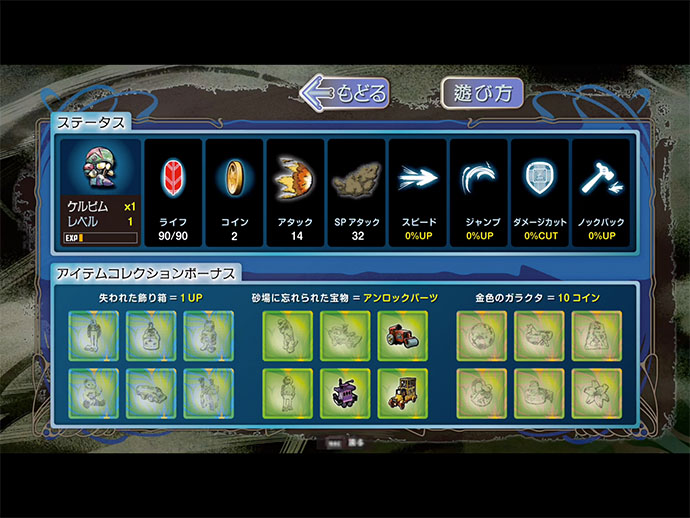Select the yellow toy truck collection item
This screenshot has width=690, height=518.
pos(403,393)
